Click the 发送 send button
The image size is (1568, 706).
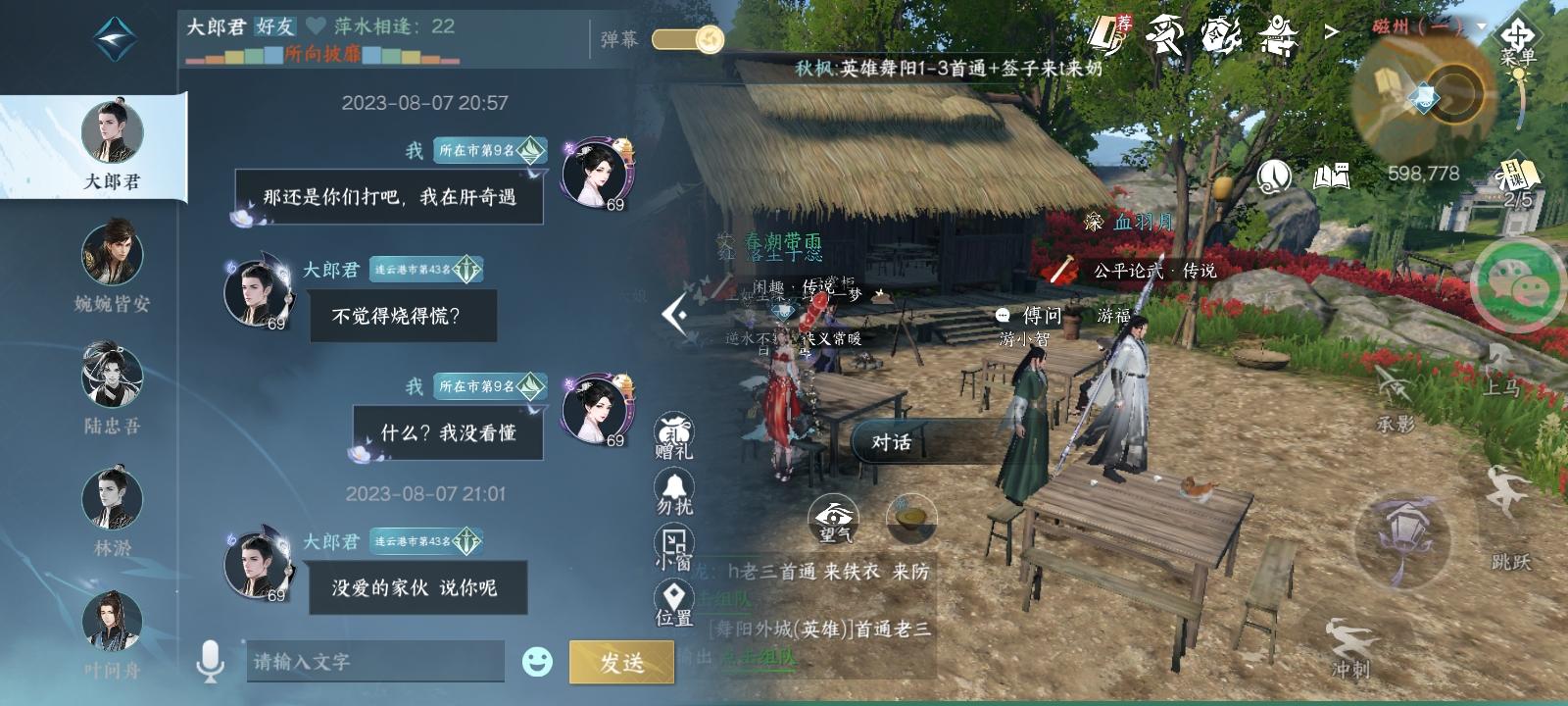pyautogui.click(x=621, y=663)
